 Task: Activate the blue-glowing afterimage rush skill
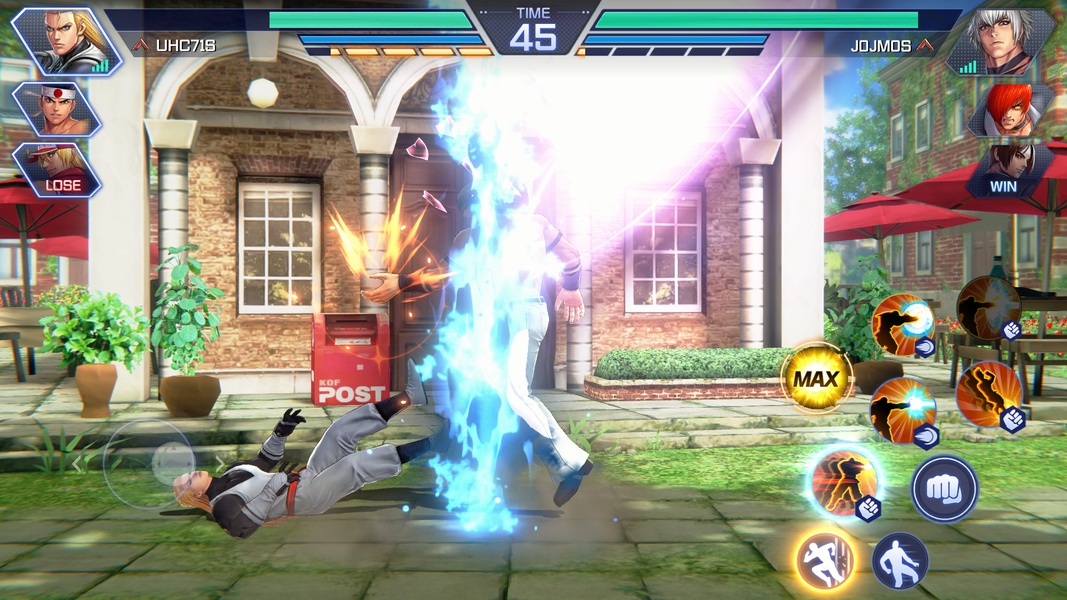pyautogui.click(x=843, y=483)
